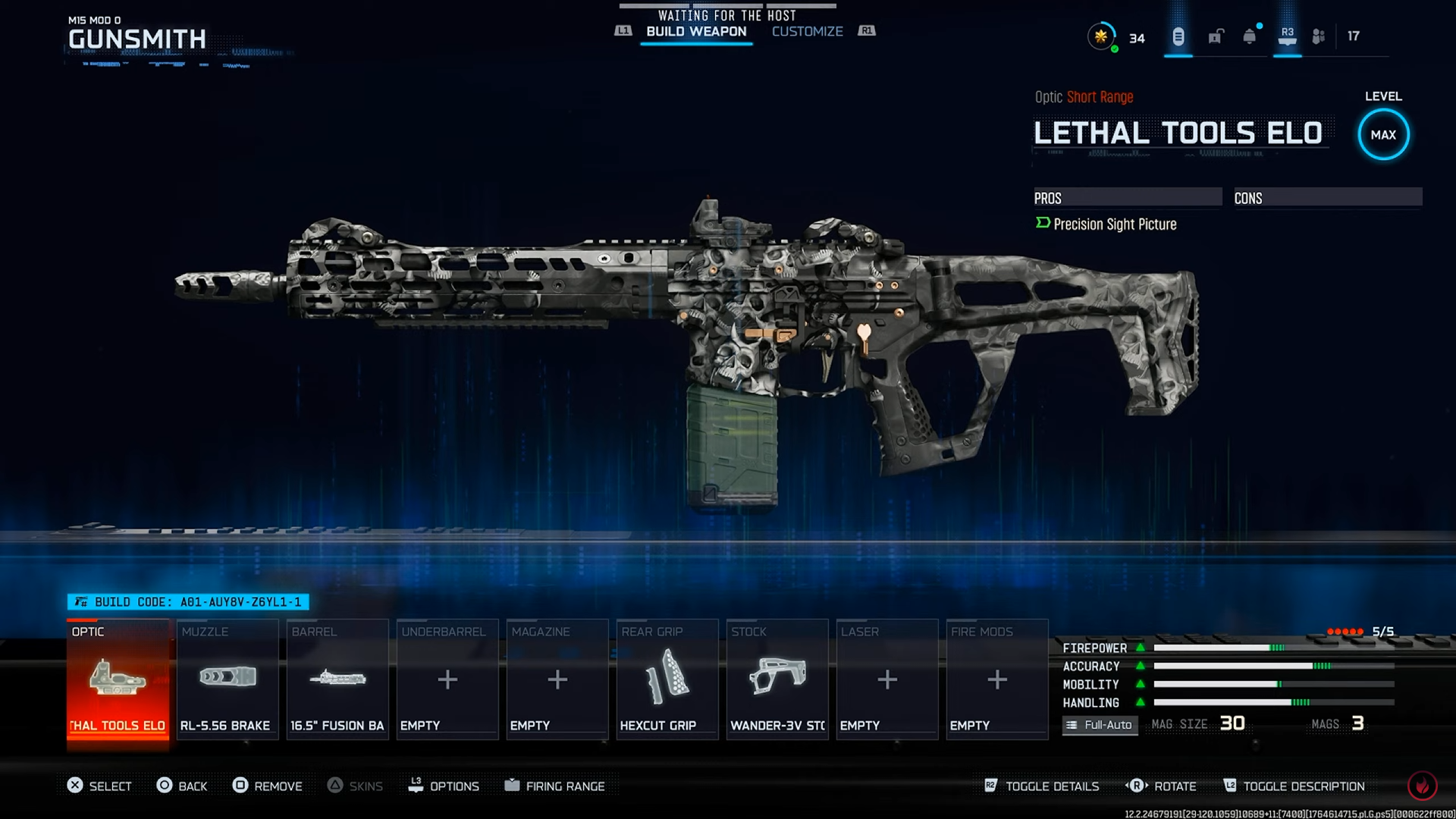The image size is (1456, 819).
Task: Open the social party icon
Action: click(1319, 36)
